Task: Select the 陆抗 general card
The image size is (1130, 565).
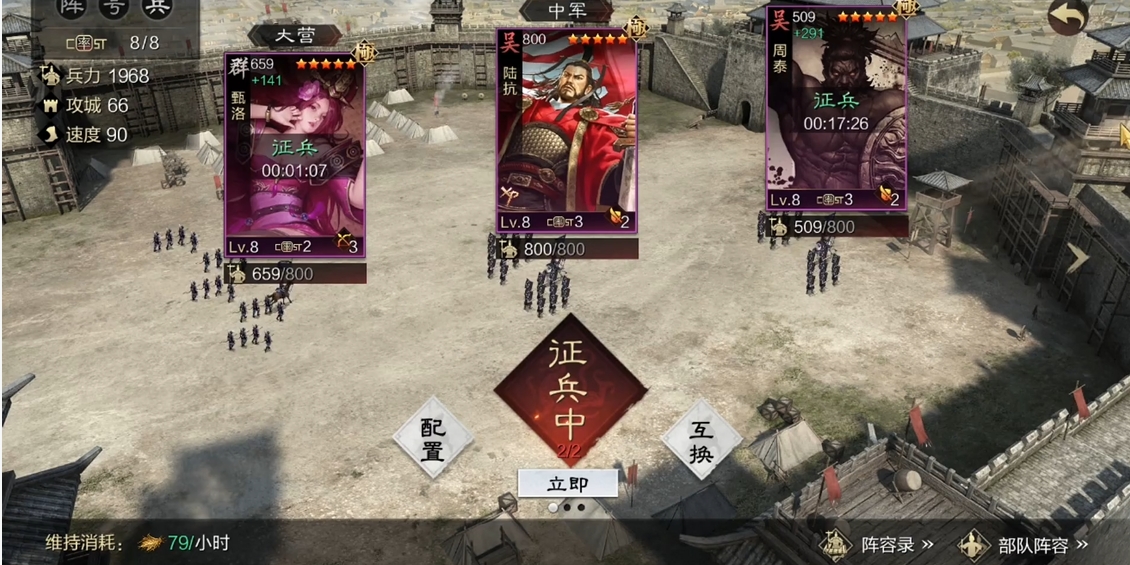Action: (567, 130)
